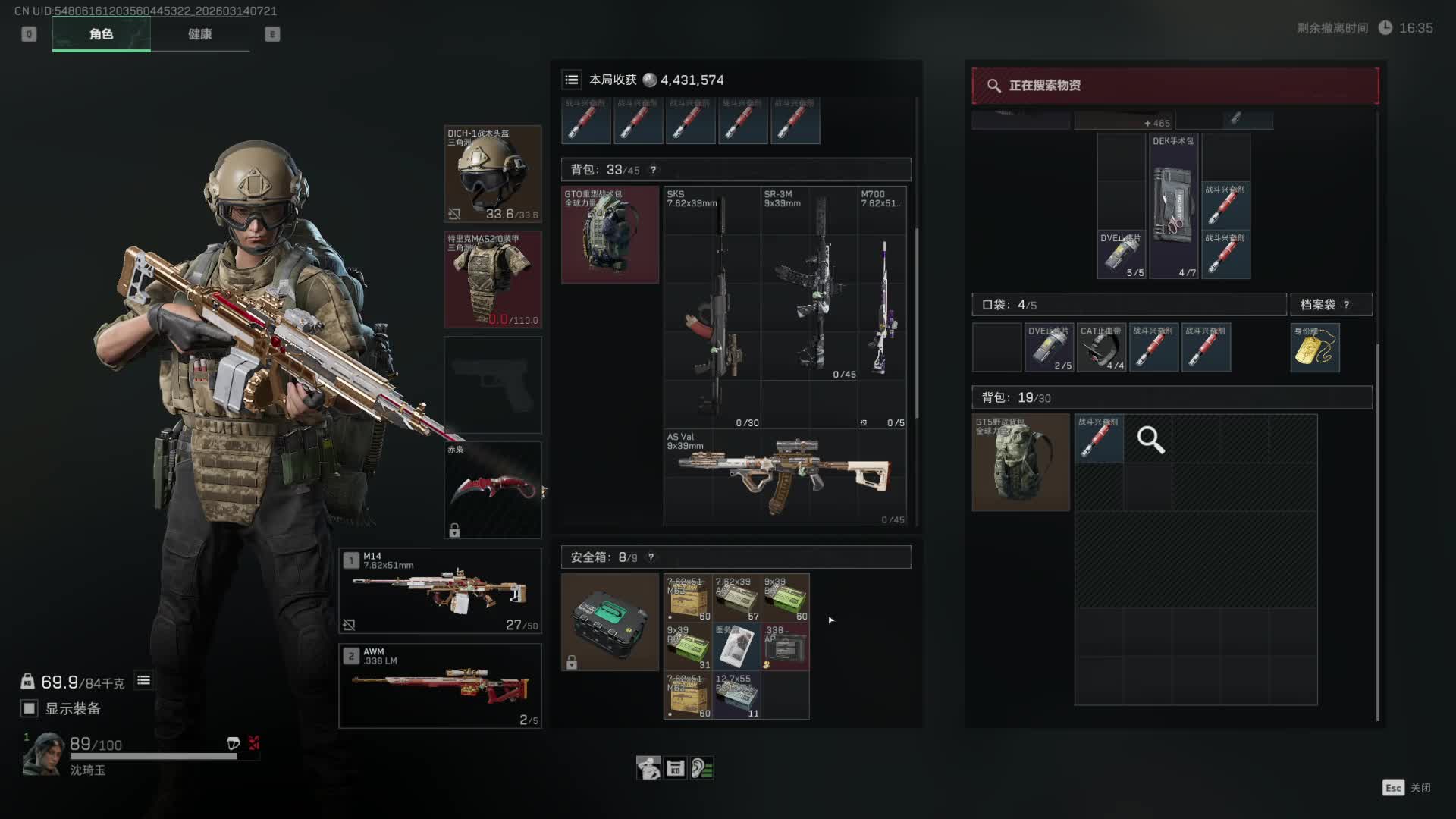The image size is (1456, 819).
Task: Select the 角色 tab
Action: point(101,34)
